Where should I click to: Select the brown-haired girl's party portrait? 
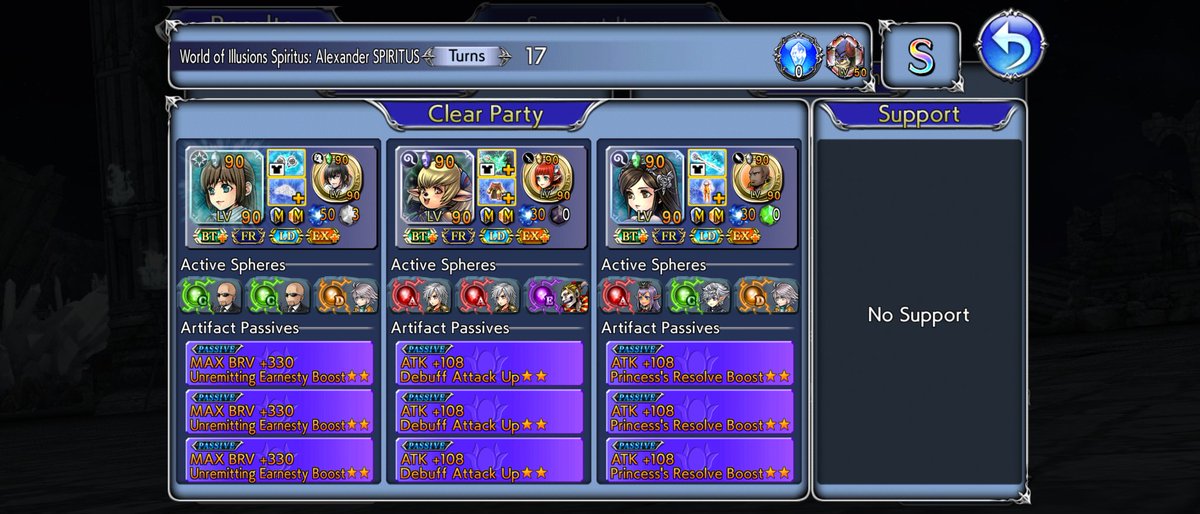tap(225, 187)
